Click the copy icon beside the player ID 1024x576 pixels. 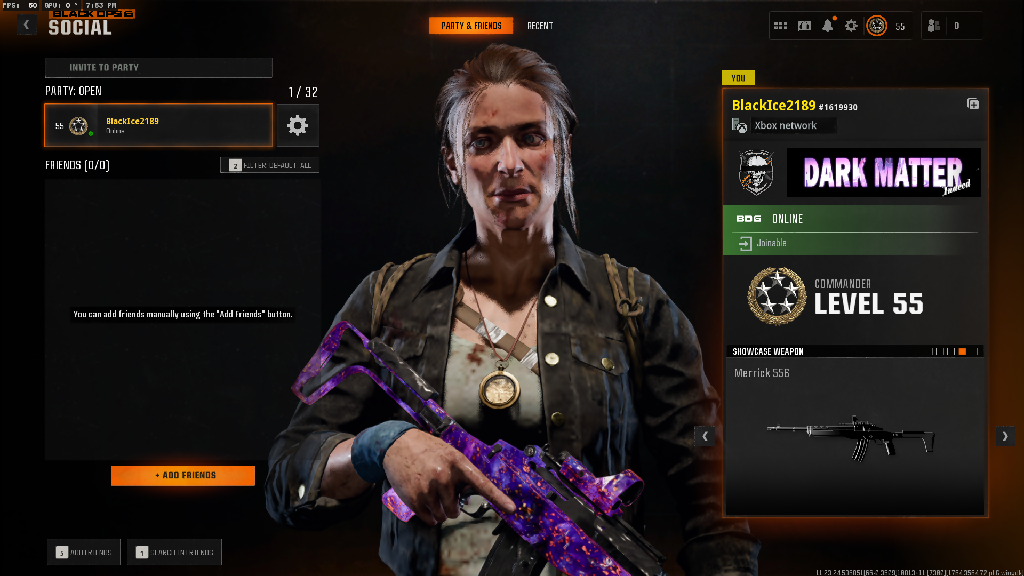(x=973, y=104)
